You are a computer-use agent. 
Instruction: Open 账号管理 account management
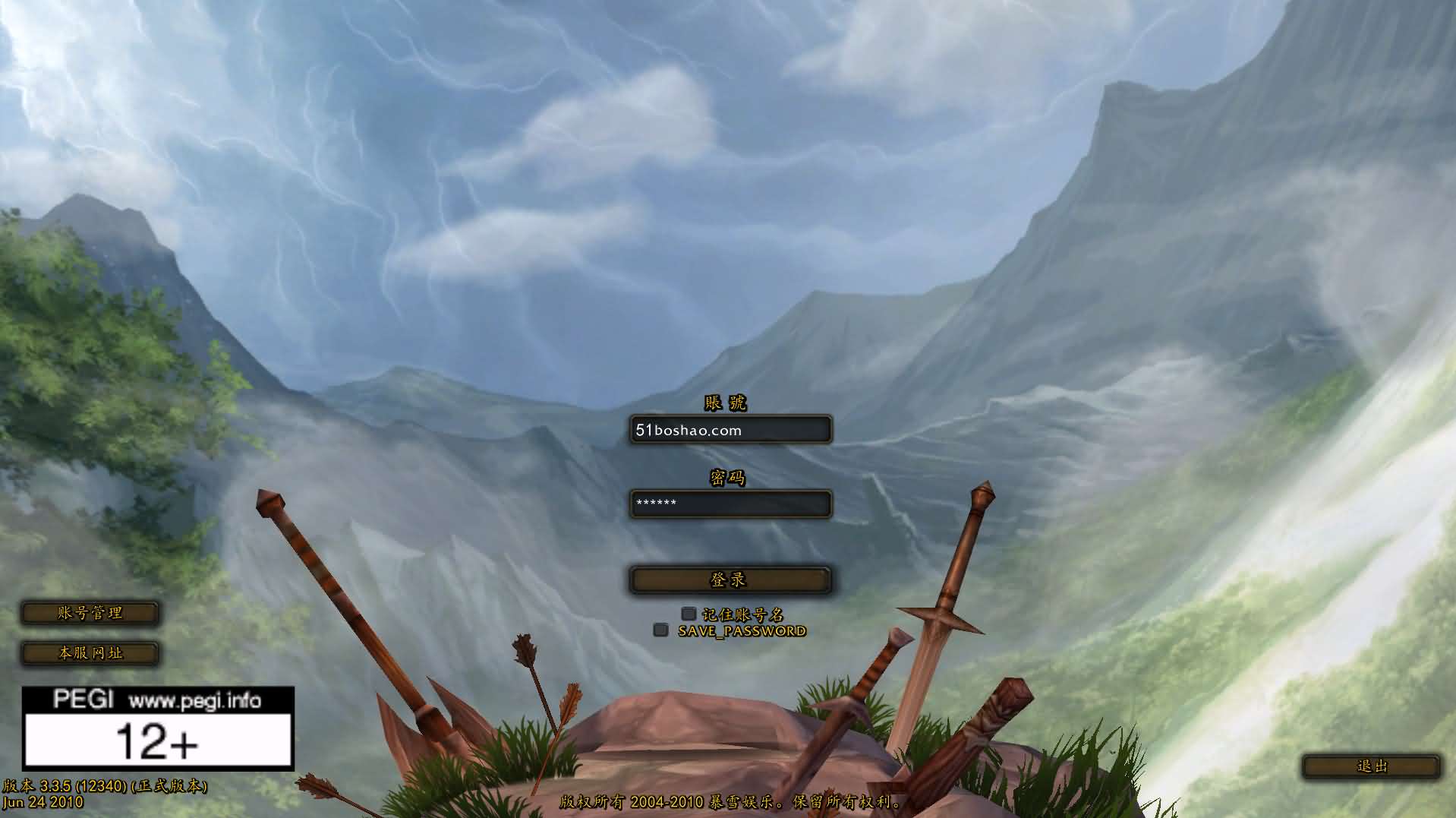tap(90, 613)
